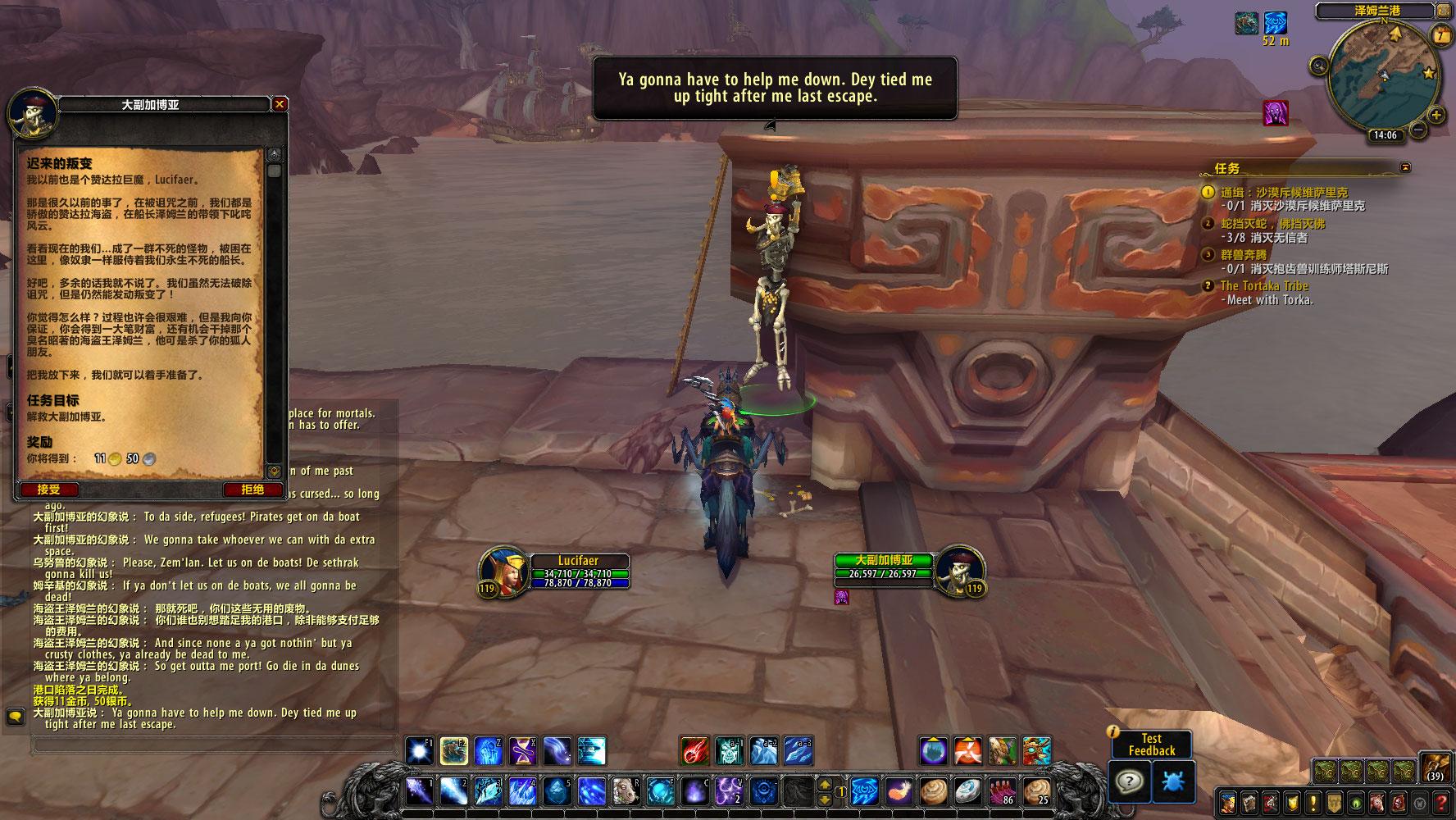This screenshot has width=1456, height=820.
Task: Page the action bar up with the arrow
Action: [x=826, y=784]
